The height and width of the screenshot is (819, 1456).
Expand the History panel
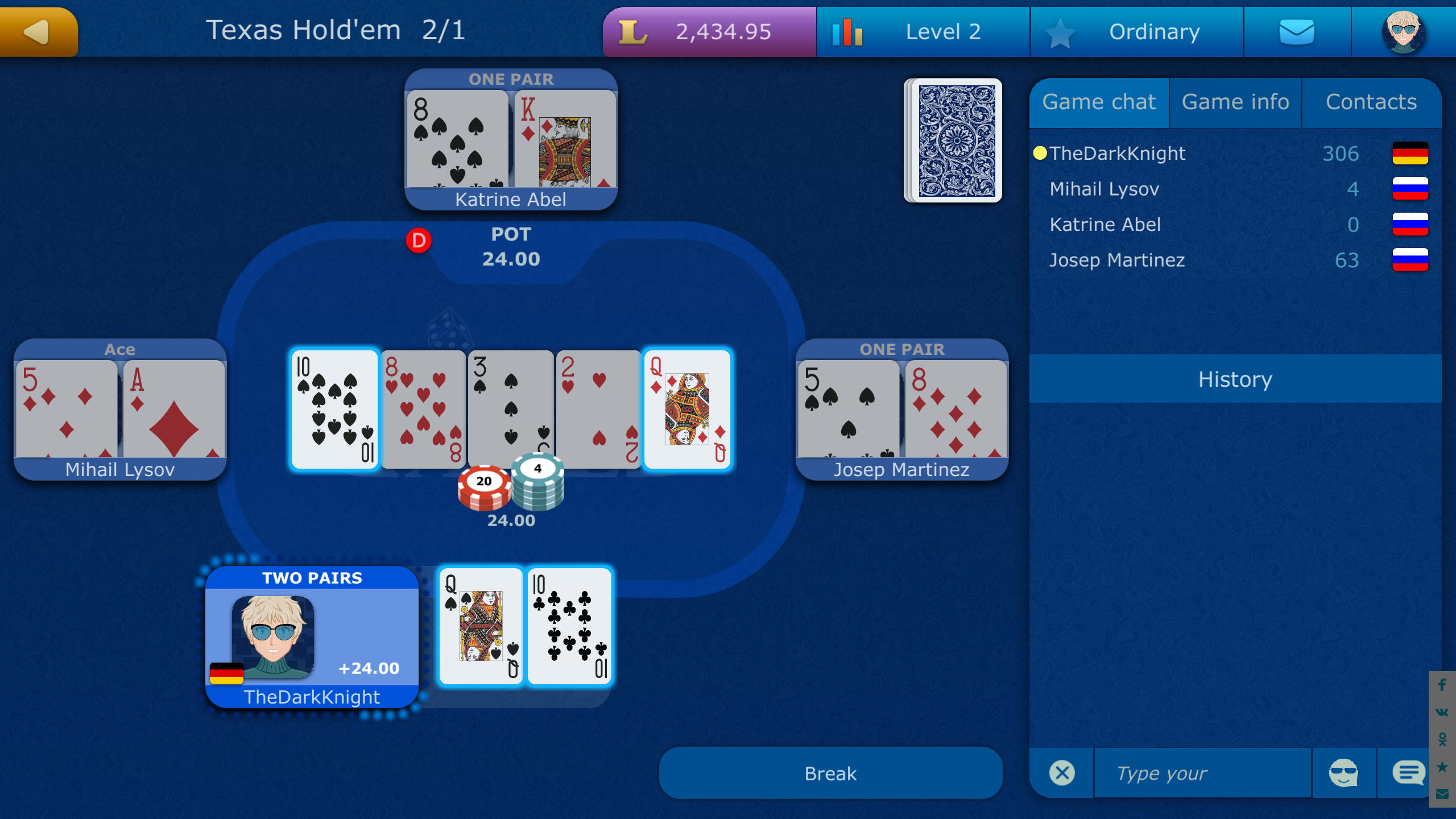click(x=1235, y=379)
